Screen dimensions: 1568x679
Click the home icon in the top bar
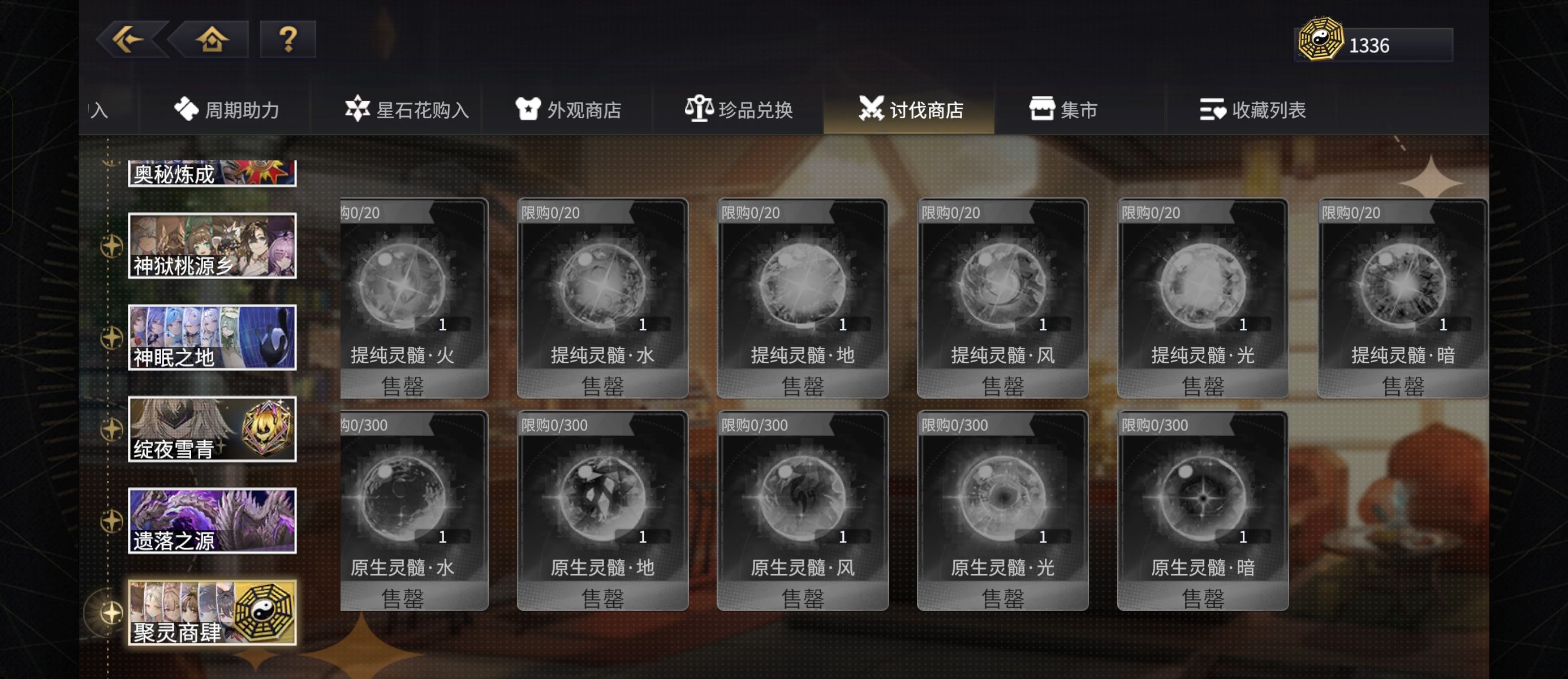click(x=212, y=39)
